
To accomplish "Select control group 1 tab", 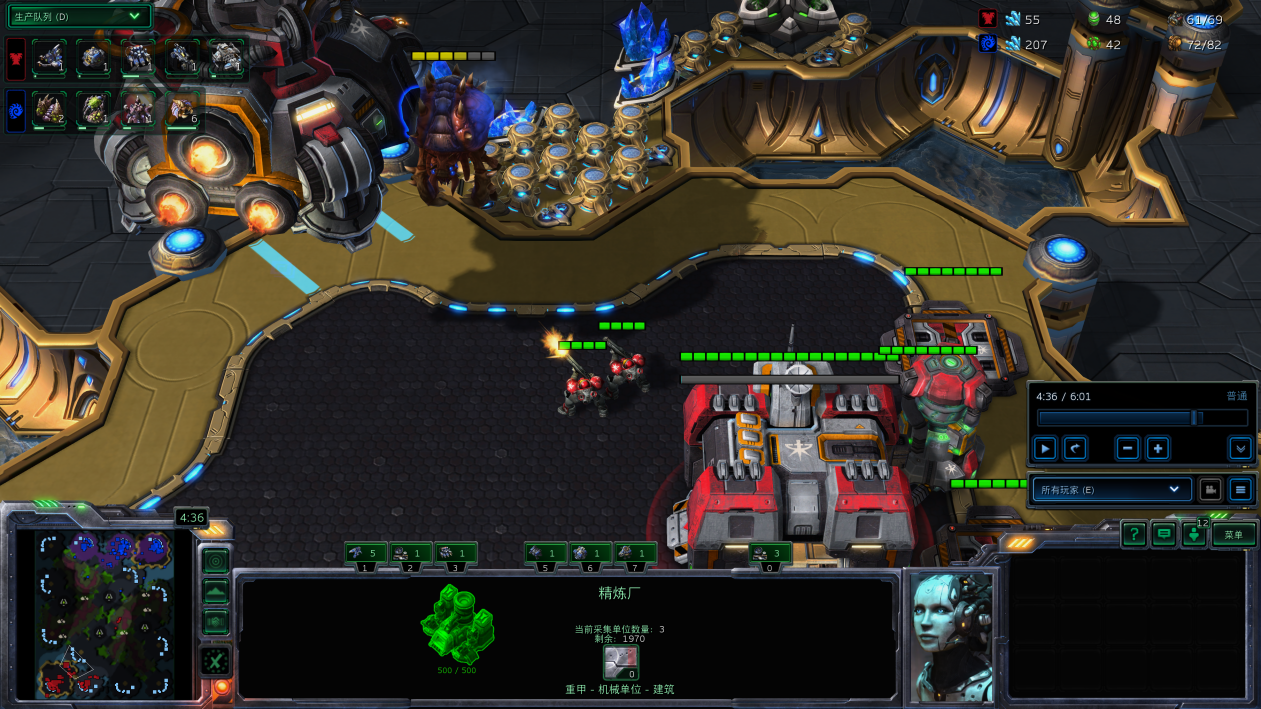I will (x=366, y=554).
